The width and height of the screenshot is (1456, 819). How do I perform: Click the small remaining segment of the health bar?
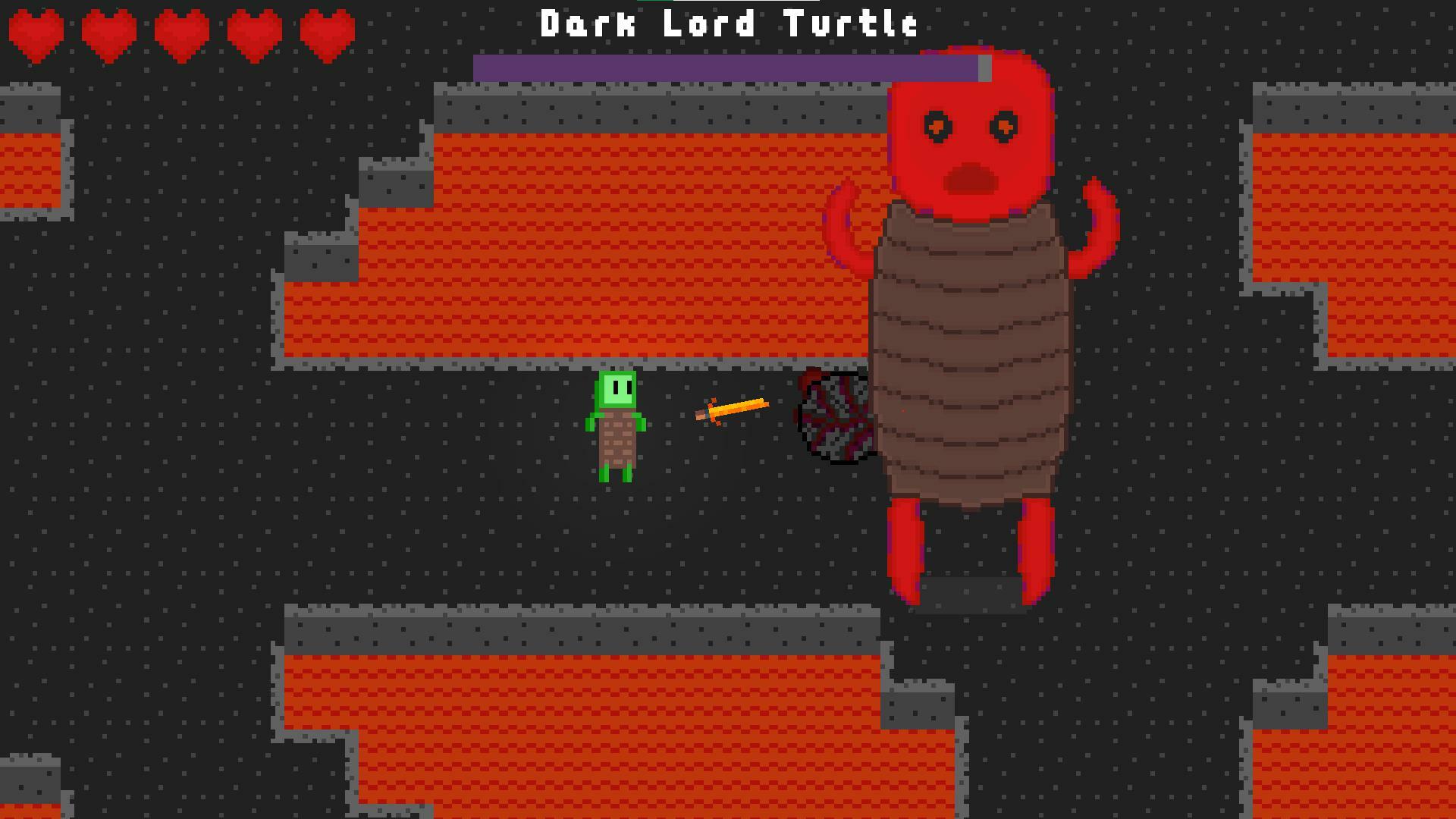[984, 67]
